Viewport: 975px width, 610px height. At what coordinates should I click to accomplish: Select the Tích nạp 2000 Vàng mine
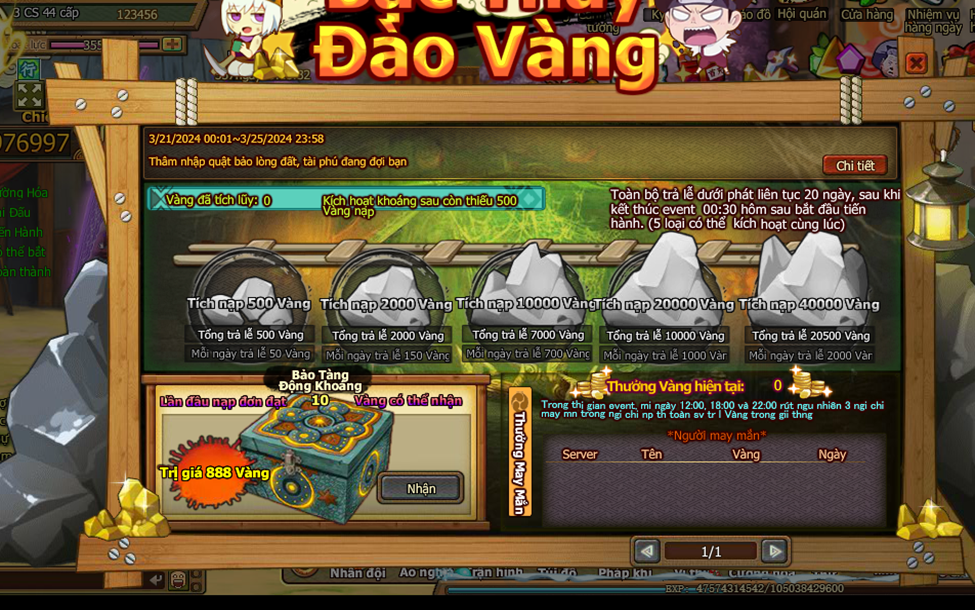[x=386, y=288]
